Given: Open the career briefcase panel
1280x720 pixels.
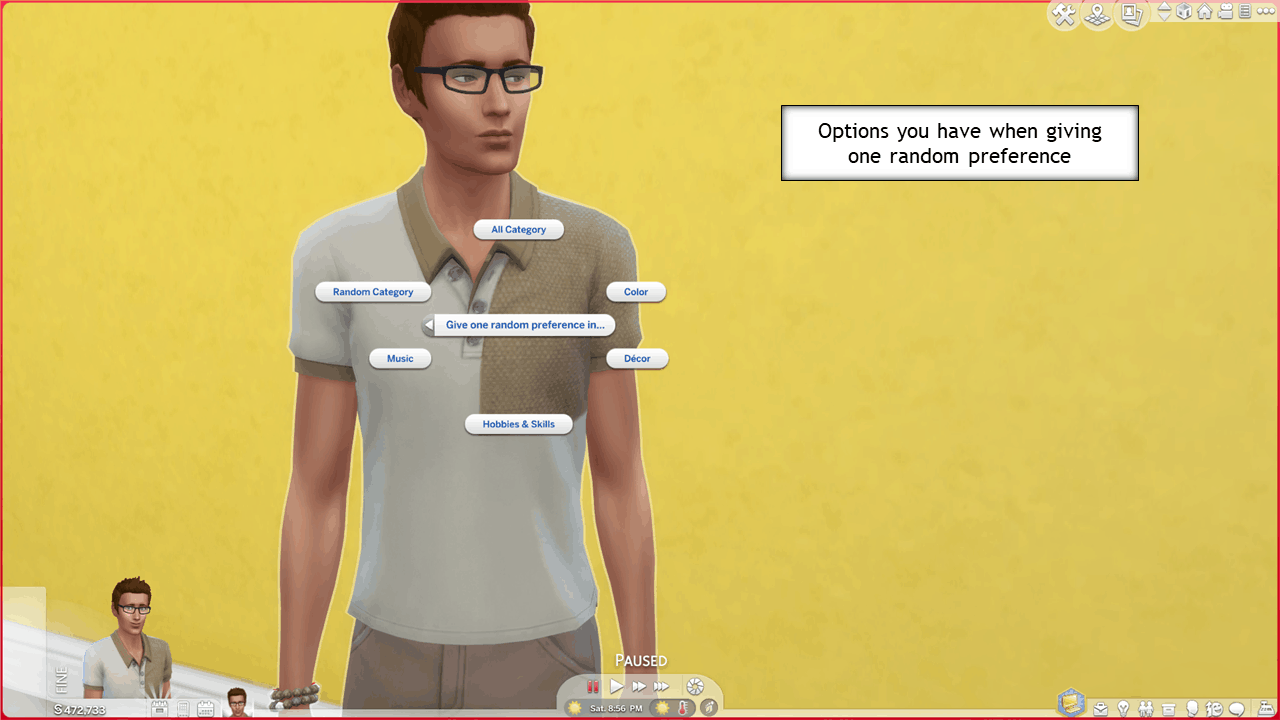Looking at the screenshot, I should pos(1100,709).
